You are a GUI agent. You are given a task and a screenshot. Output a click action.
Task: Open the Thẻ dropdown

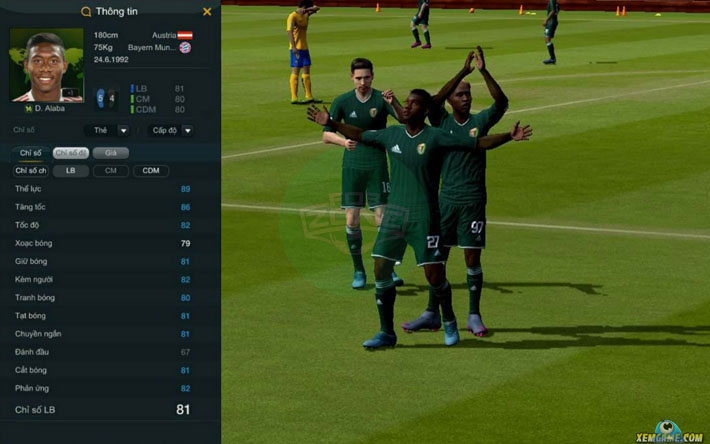click(110, 130)
